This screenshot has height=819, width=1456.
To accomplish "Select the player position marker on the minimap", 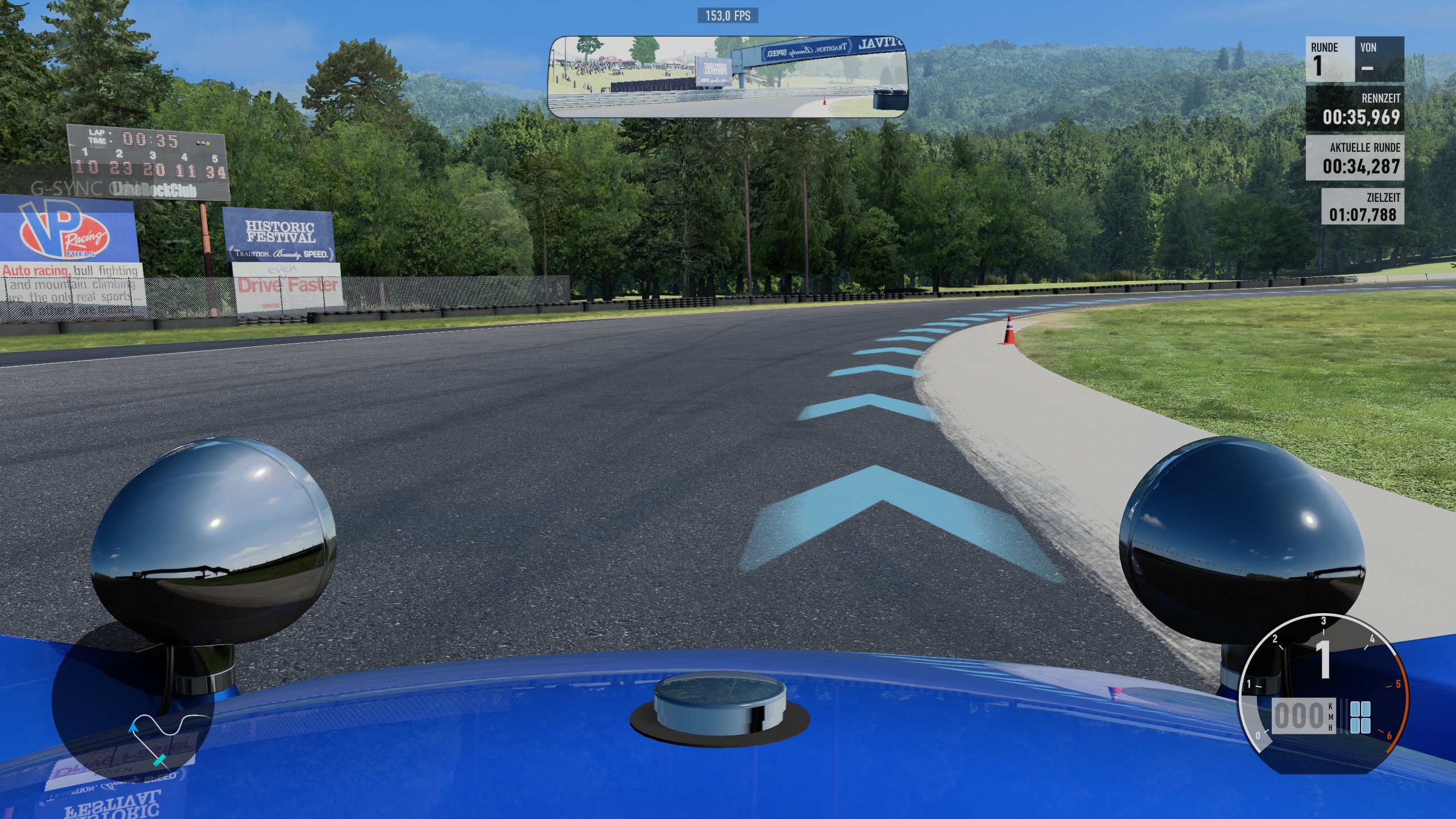I will (159, 761).
